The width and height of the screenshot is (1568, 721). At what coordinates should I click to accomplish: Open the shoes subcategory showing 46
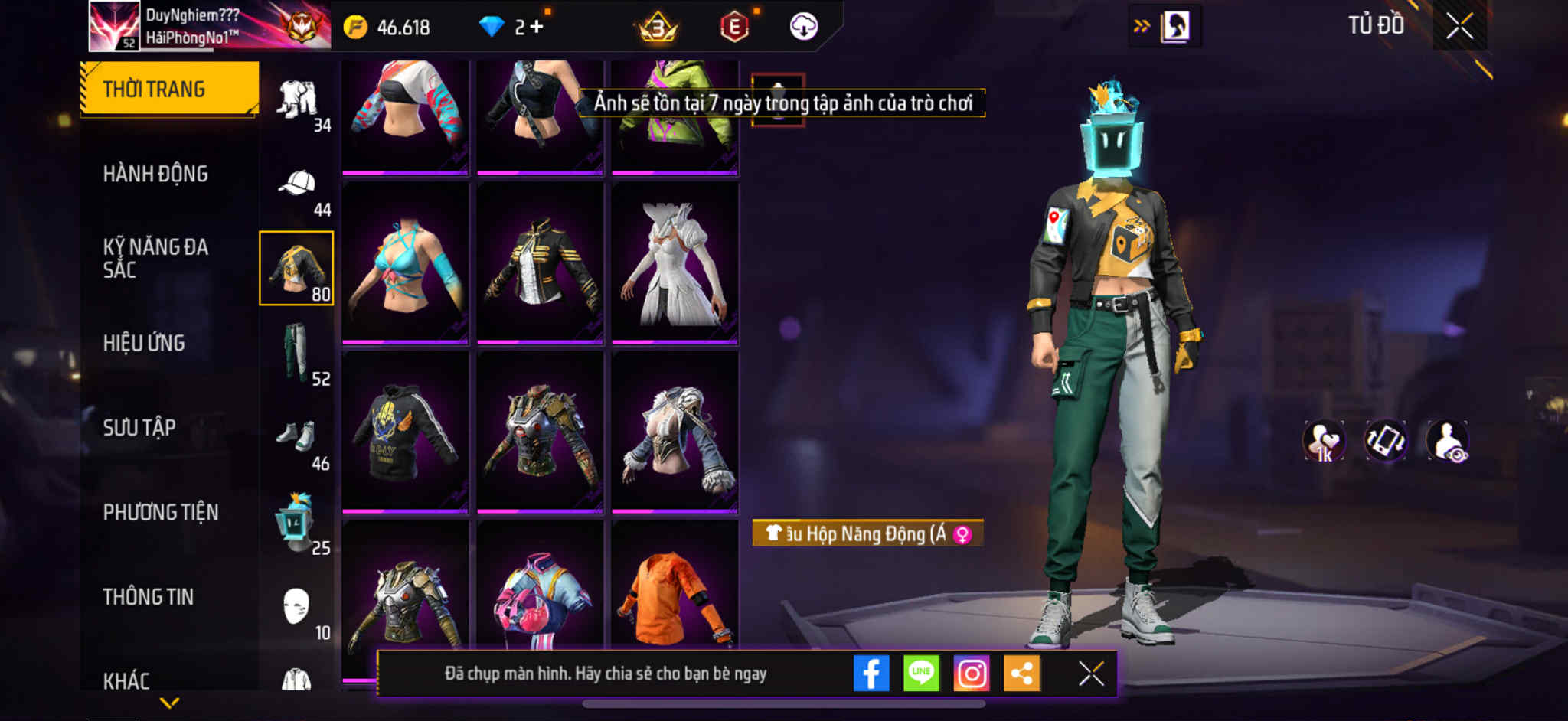[x=297, y=438]
